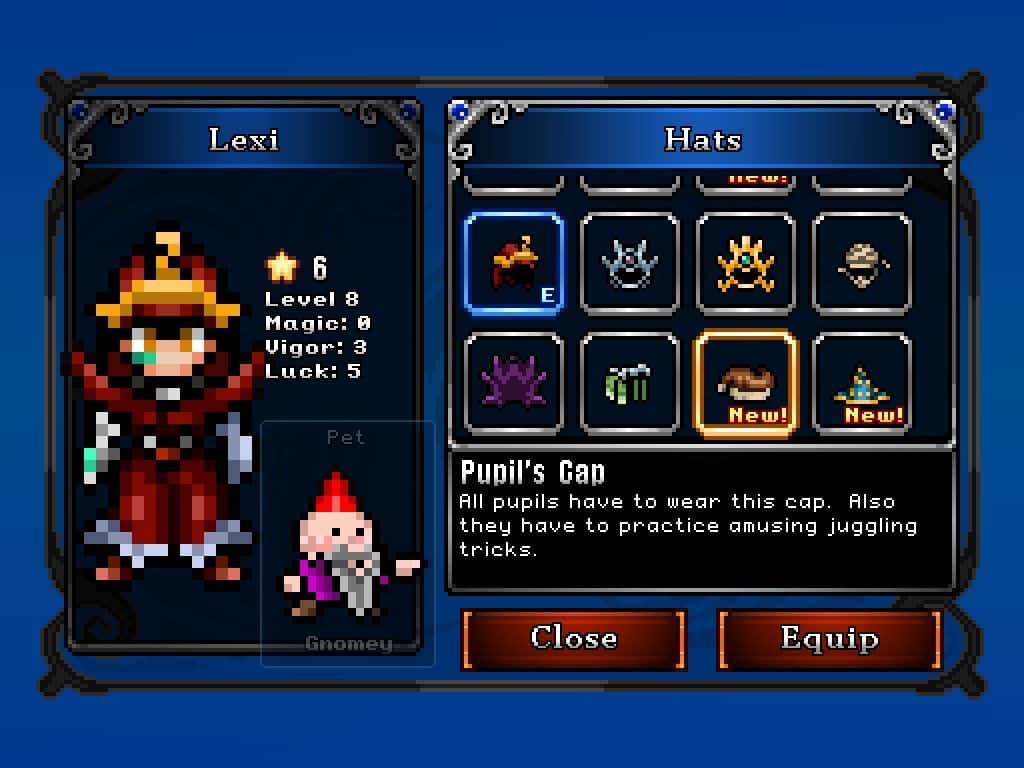Viewport: 1024px width, 768px height.
Task: Select the purple spiky hat slot
Action: click(x=514, y=385)
